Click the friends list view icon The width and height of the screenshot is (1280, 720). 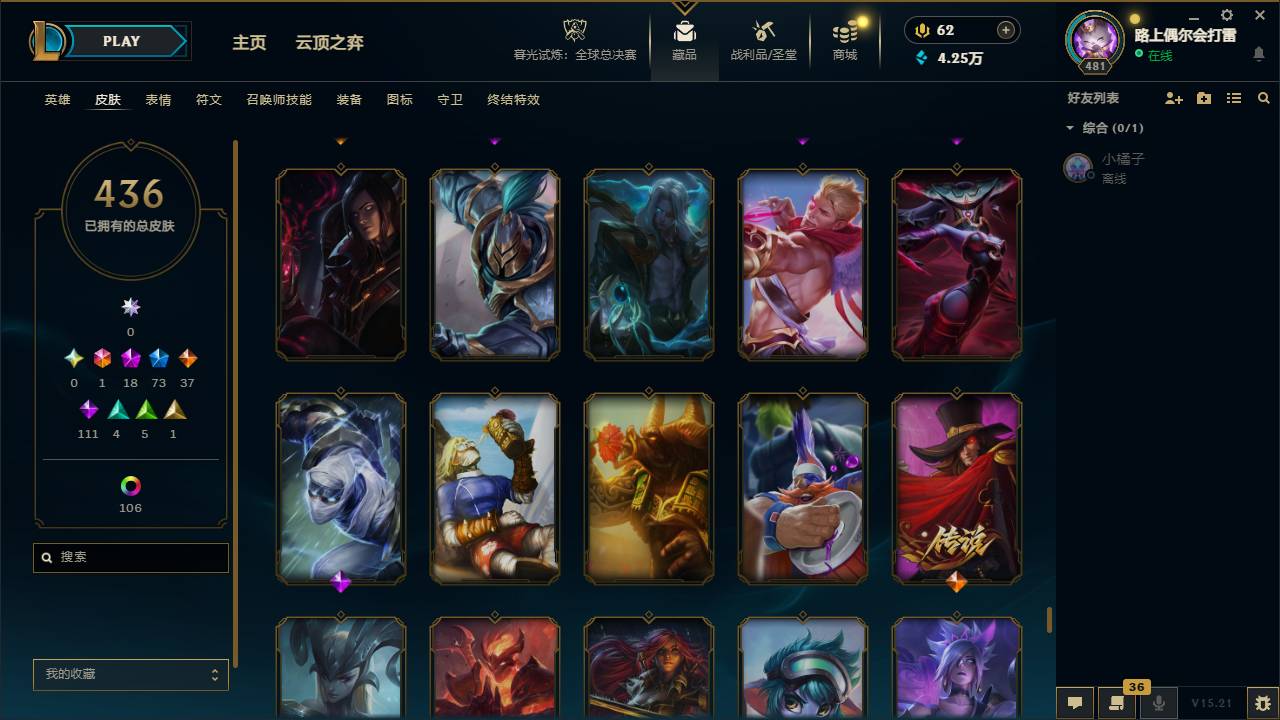[x=1234, y=97]
